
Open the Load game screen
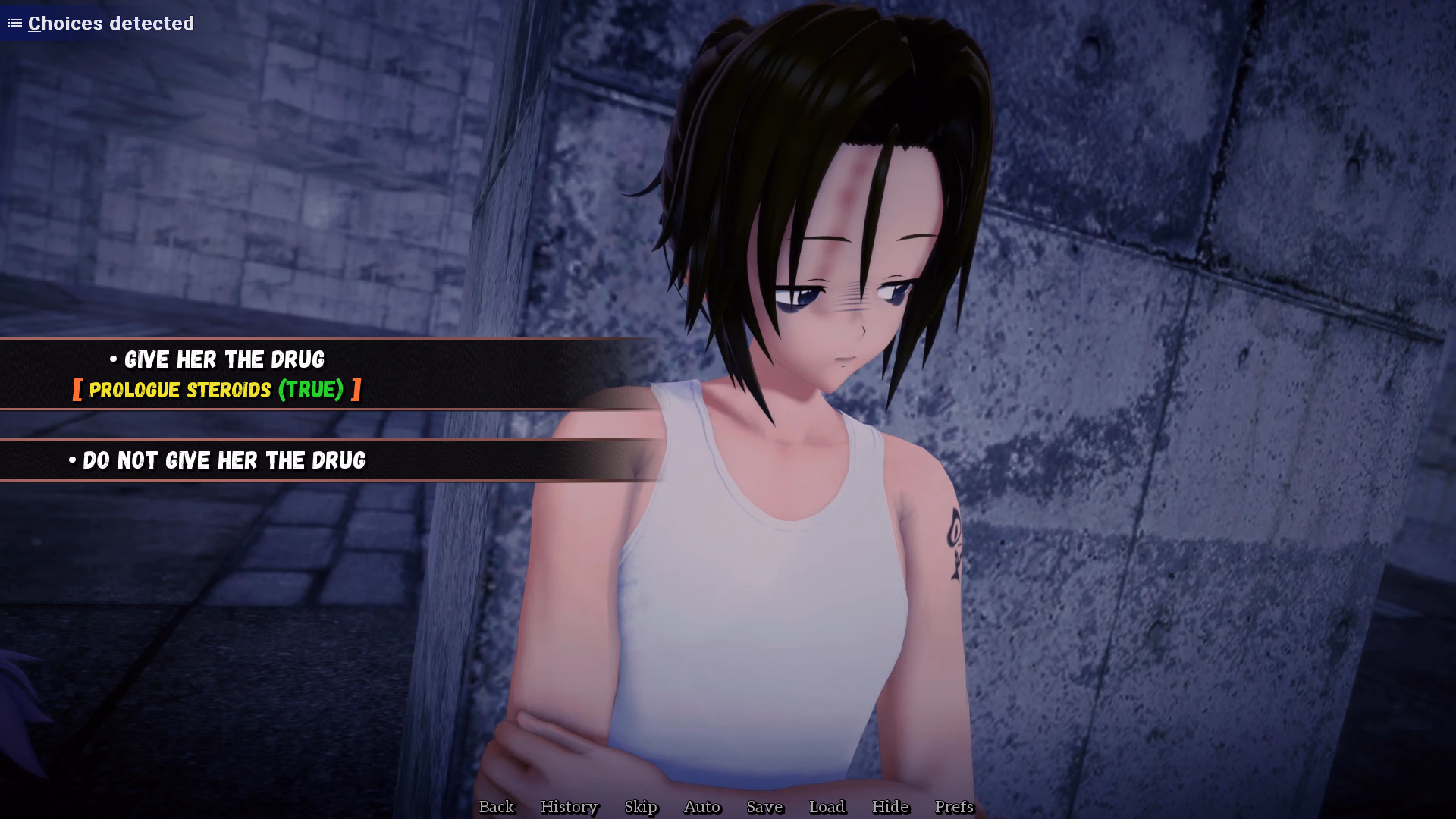(x=827, y=807)
